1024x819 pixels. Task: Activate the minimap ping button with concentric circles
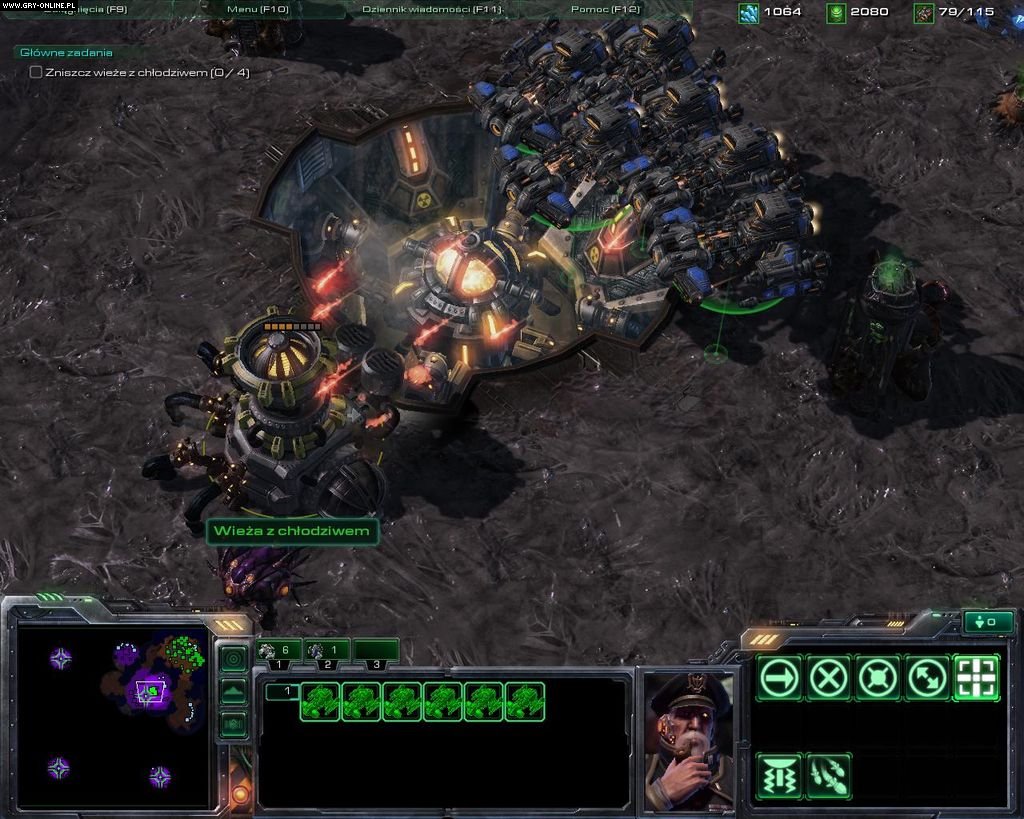point(233,659)
